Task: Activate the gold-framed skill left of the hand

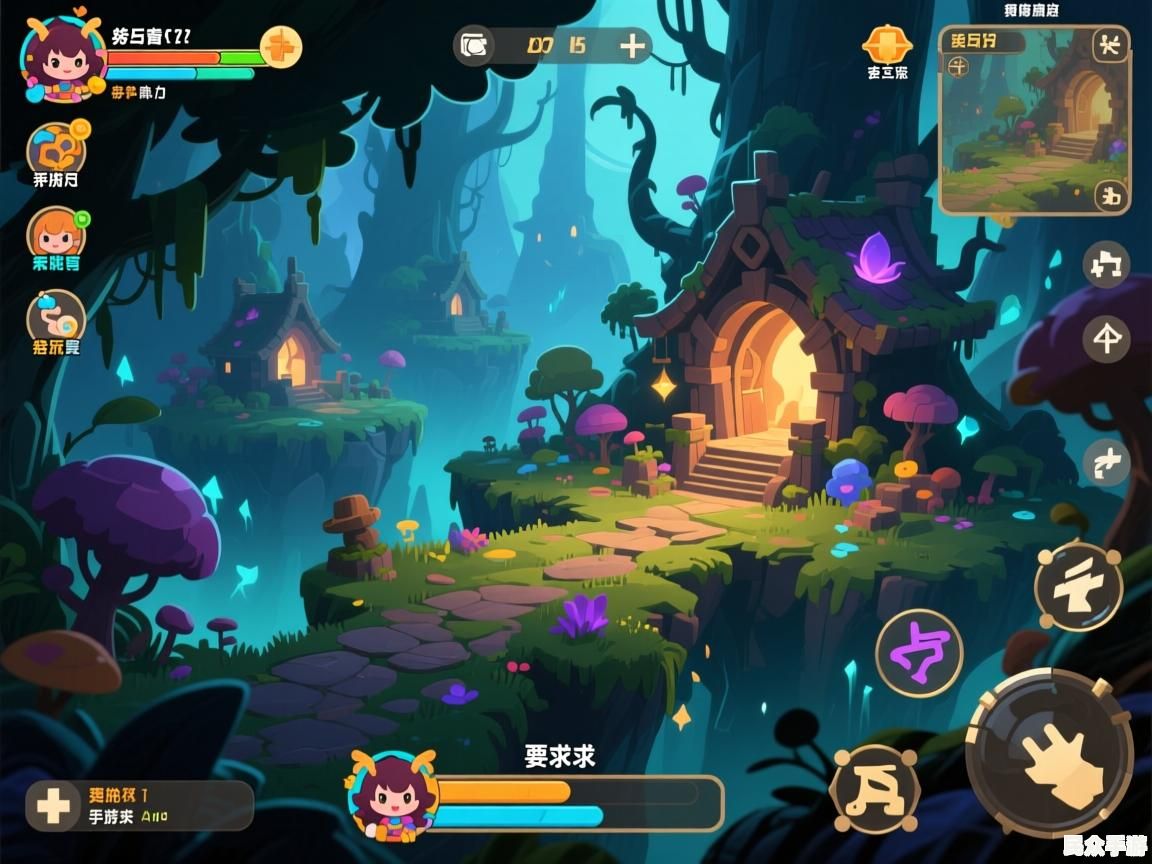Action: 875,790
